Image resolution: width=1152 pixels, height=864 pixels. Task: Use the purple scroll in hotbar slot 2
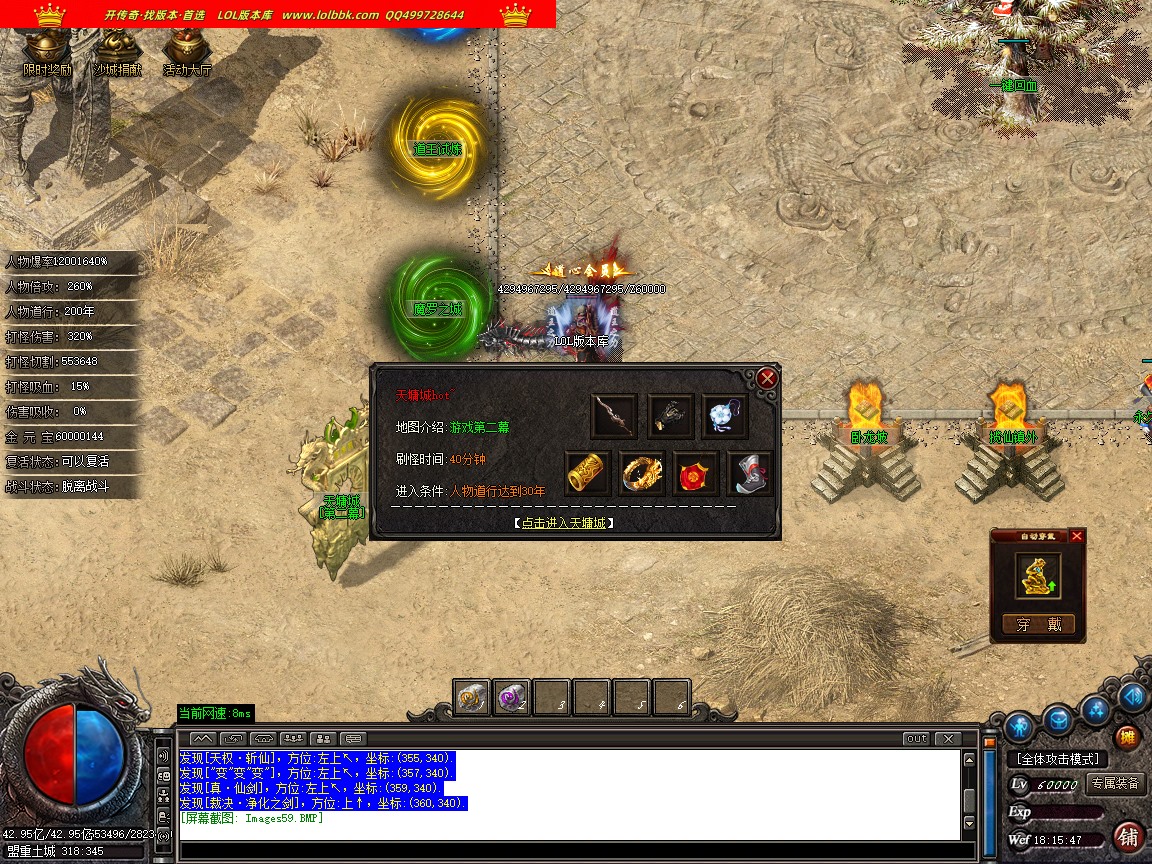pyautogui.click(x=512, y=697)
